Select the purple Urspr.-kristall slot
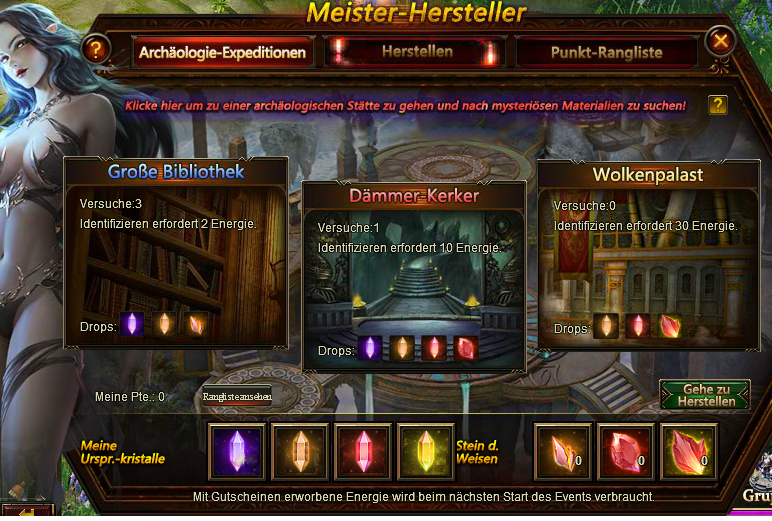This screenshot has height=521, width=772. pos(237,451)
